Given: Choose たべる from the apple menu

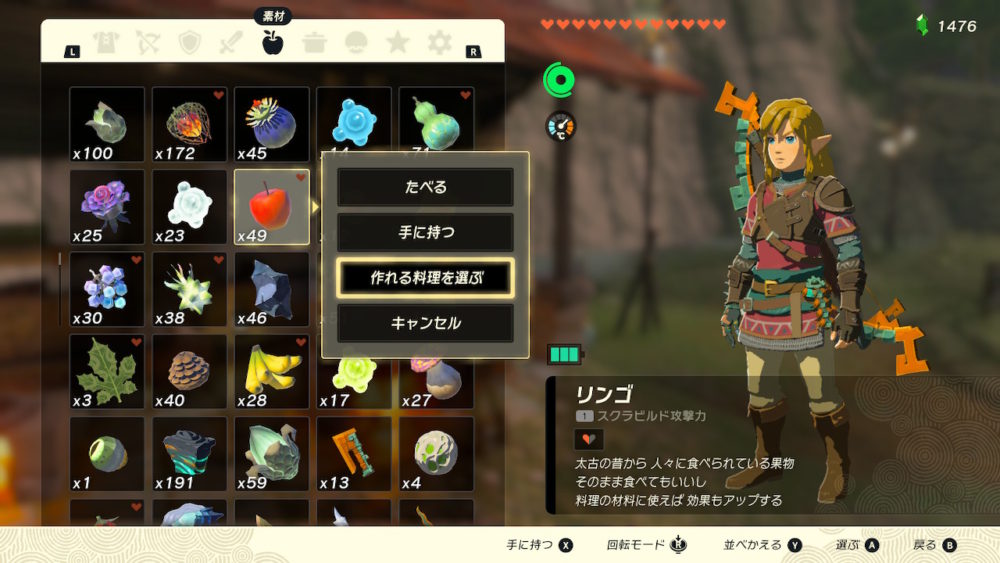Looking at the screenshot, I should tap(425, 187).
